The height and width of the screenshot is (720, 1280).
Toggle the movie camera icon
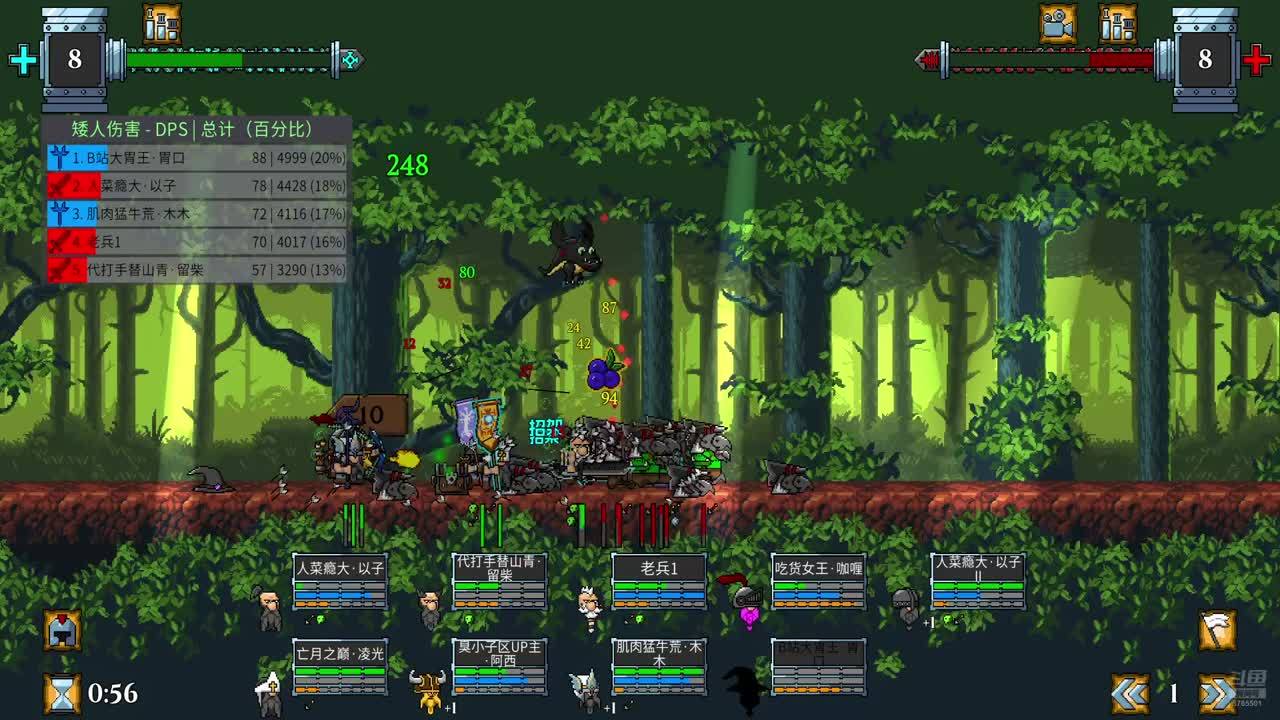(1057, 23)
